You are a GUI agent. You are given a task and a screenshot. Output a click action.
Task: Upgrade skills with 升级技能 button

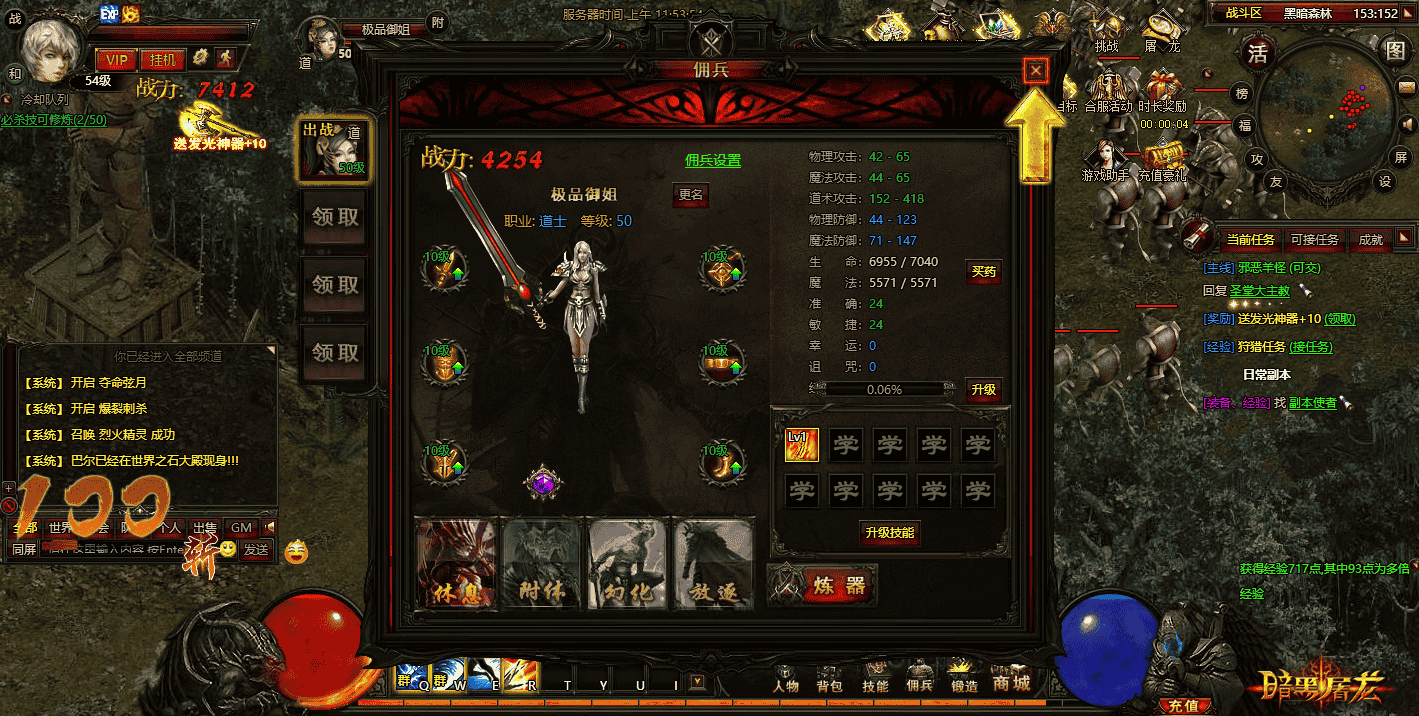click(890, 533)
